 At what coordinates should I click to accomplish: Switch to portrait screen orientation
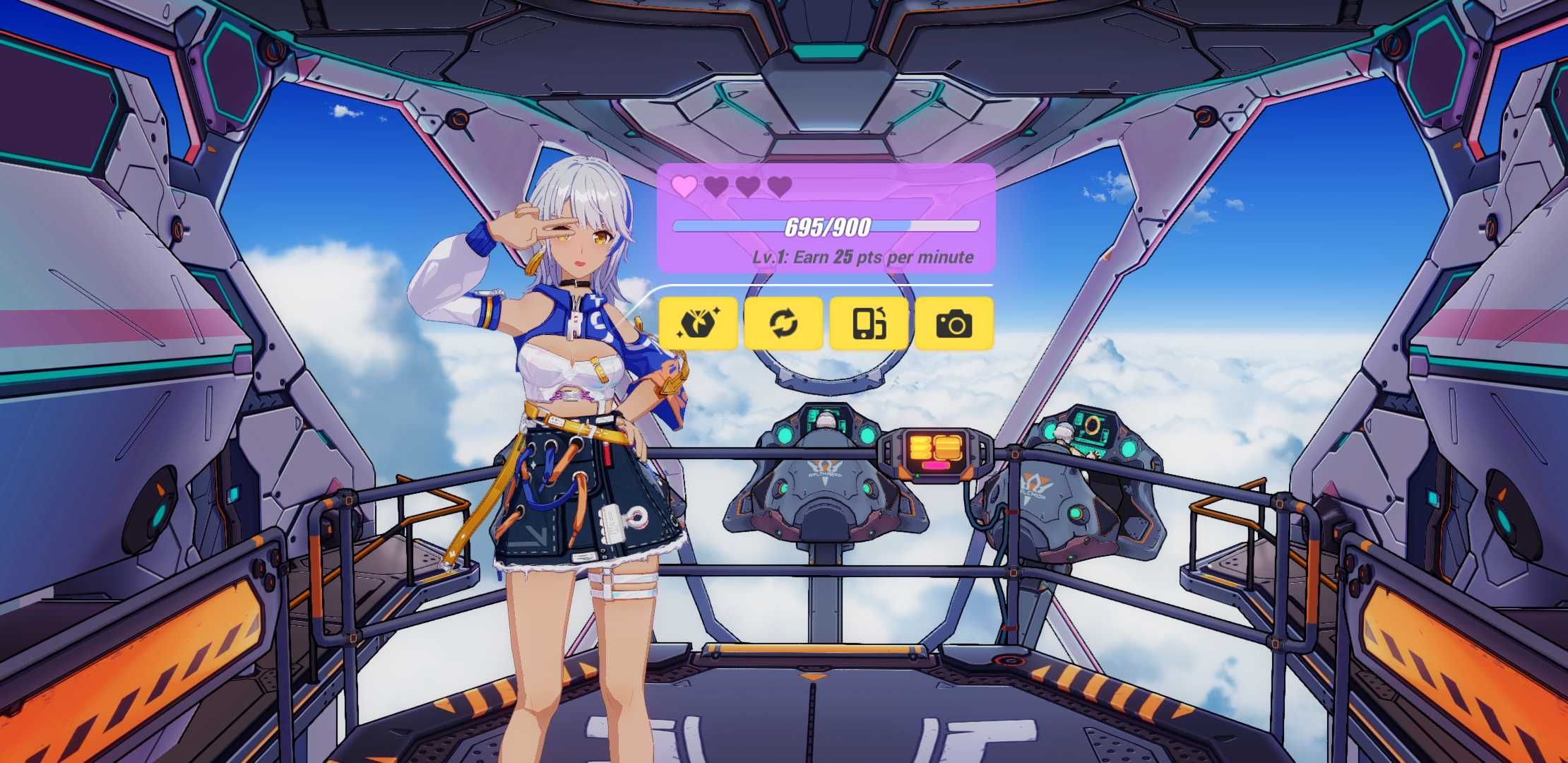(868, 324)
